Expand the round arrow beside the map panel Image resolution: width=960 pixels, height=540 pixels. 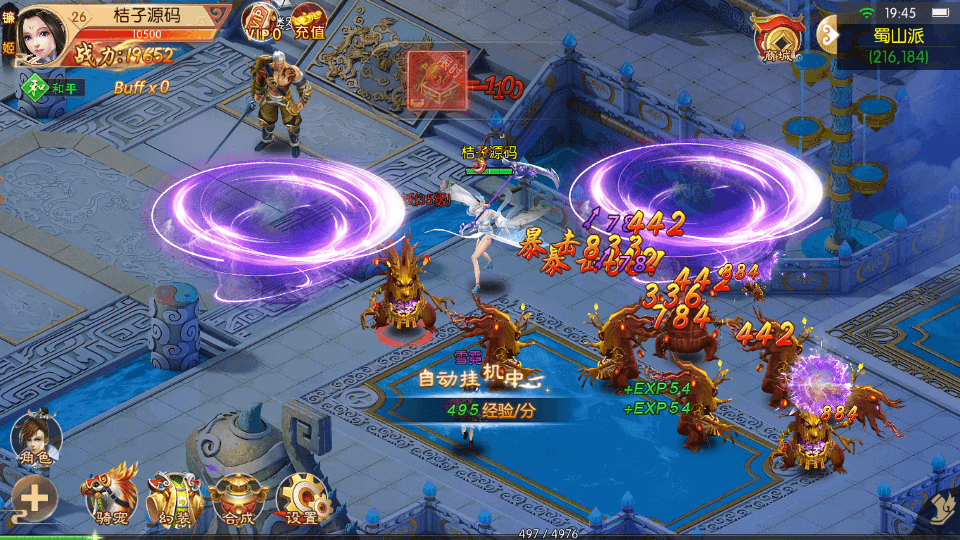coord(829,33)
